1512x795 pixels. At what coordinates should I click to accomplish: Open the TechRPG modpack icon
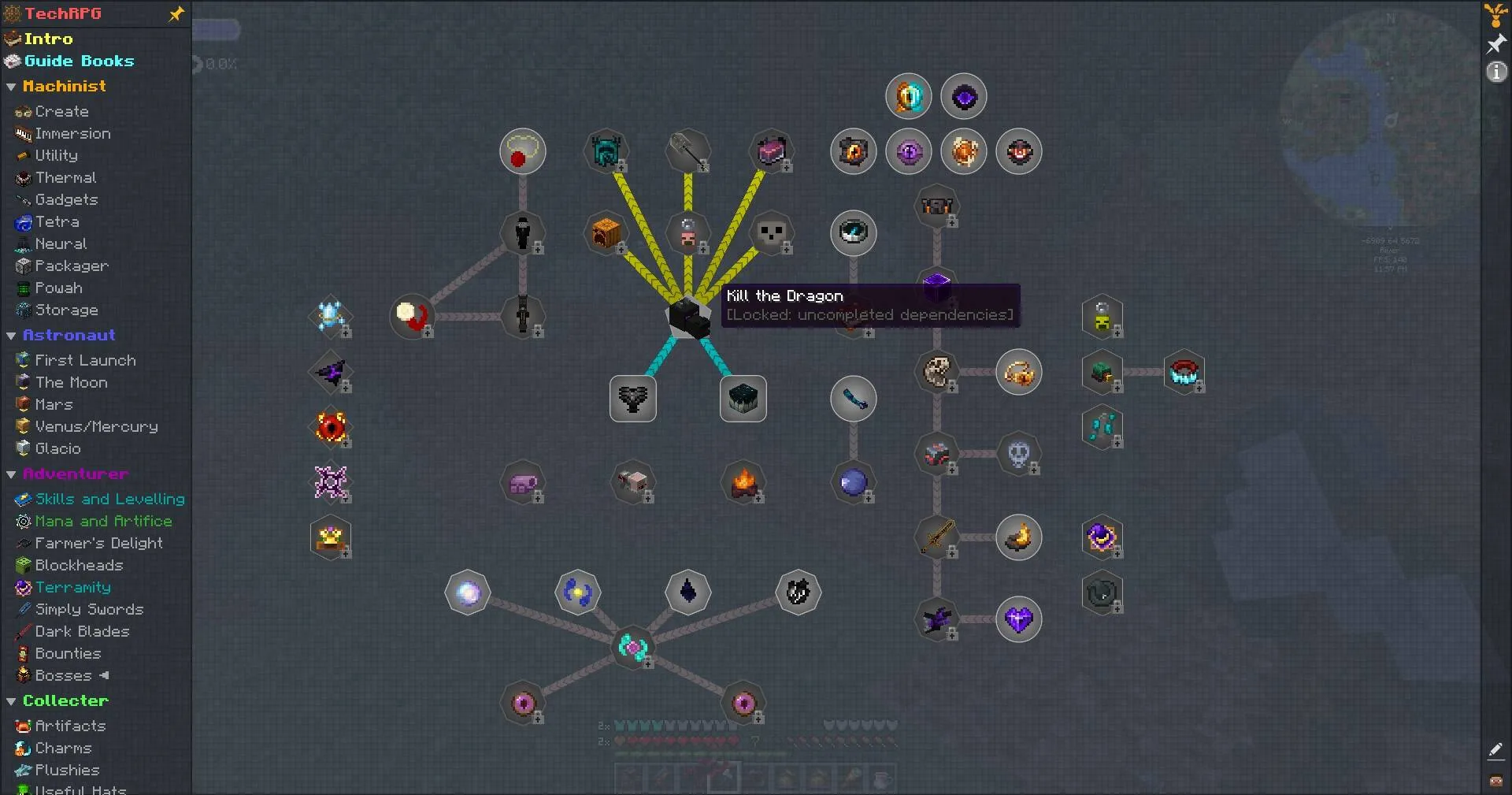(11, 13)
